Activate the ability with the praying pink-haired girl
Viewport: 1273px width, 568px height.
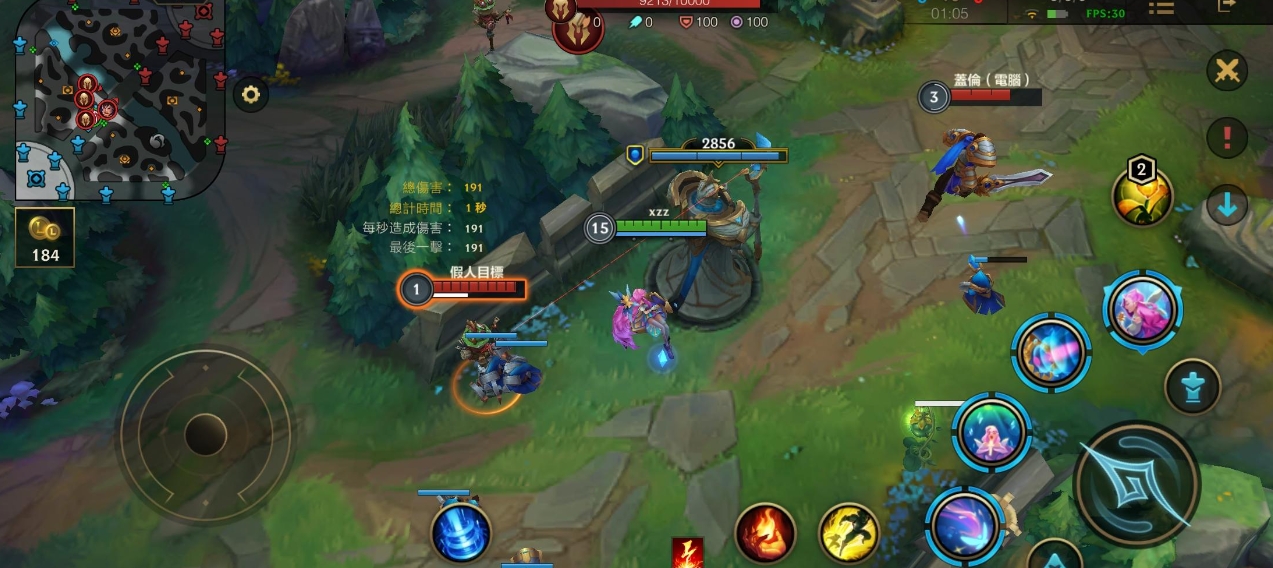coord(991,432)
